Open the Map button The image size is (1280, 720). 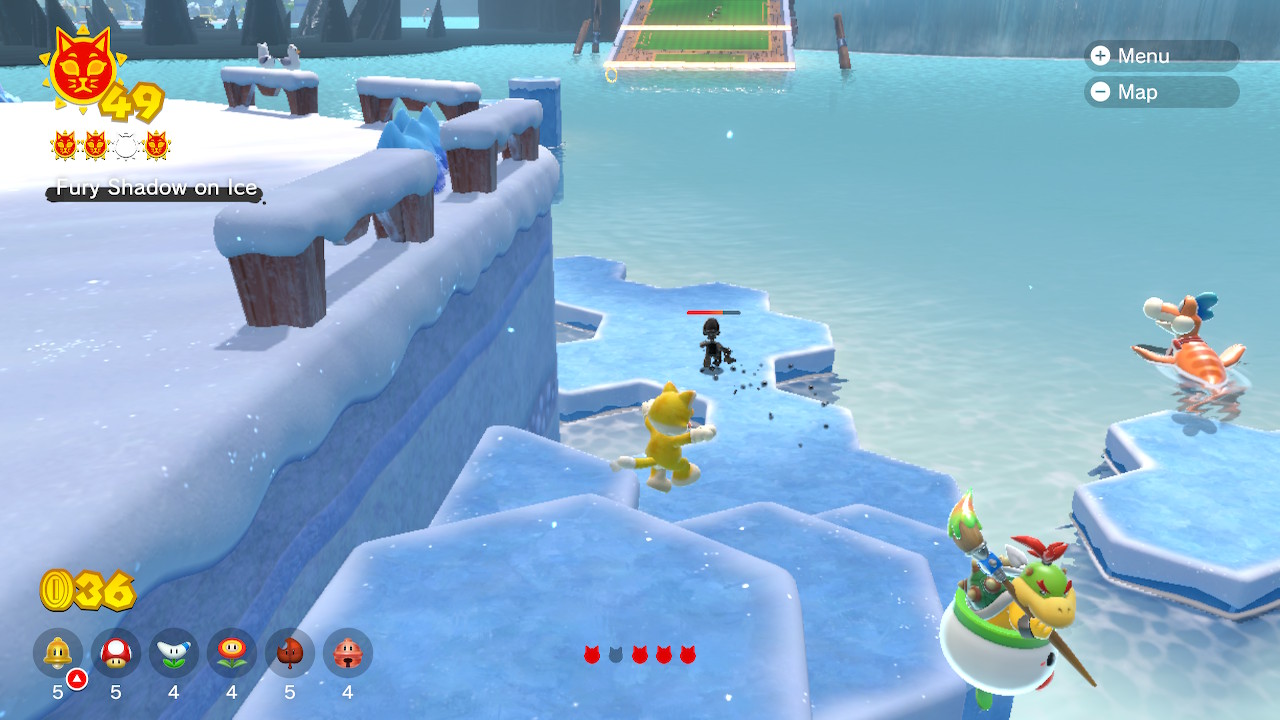click(x=1160, y=92)
